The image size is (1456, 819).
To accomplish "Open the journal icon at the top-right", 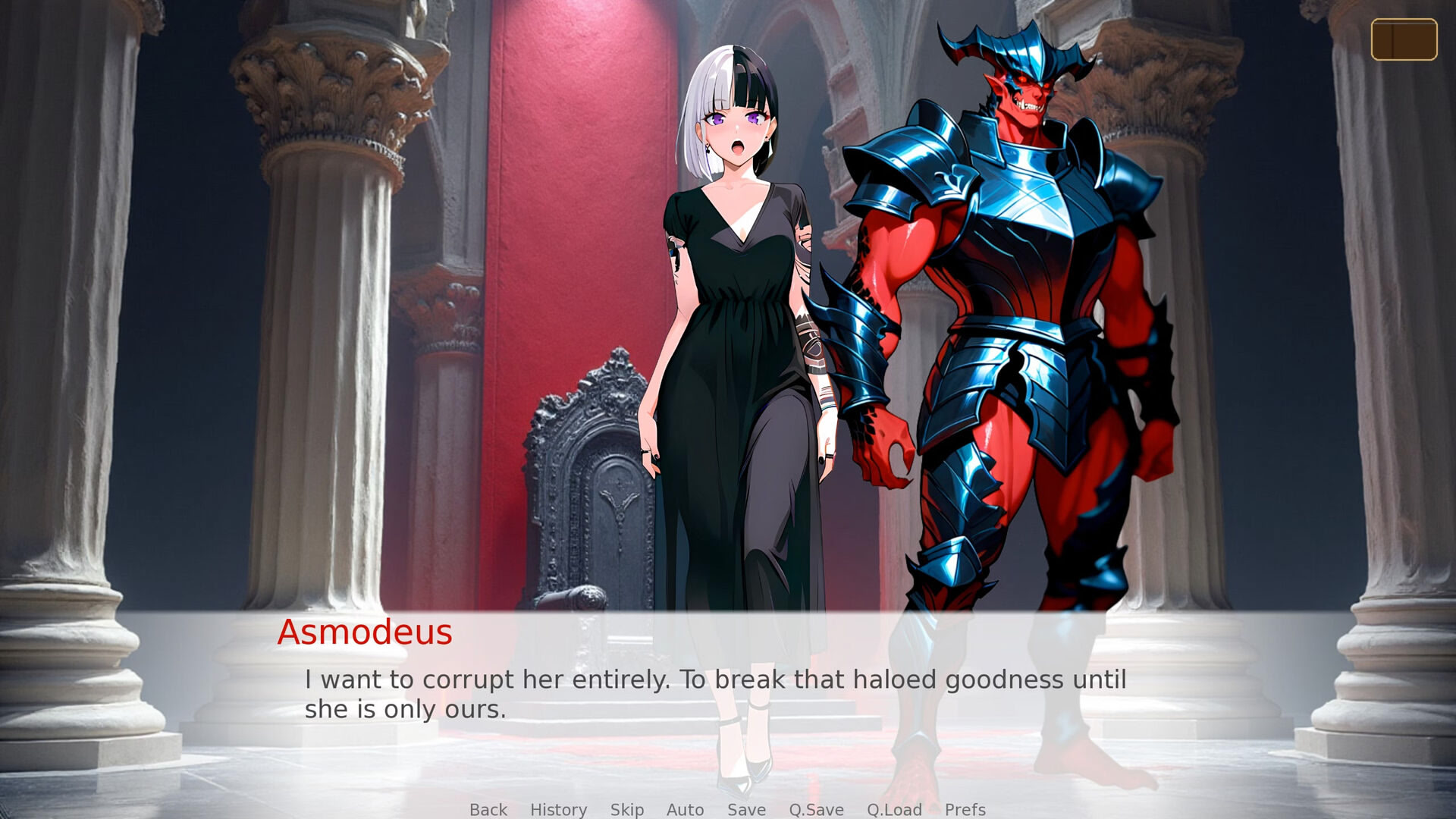I will click(1404, 39).
